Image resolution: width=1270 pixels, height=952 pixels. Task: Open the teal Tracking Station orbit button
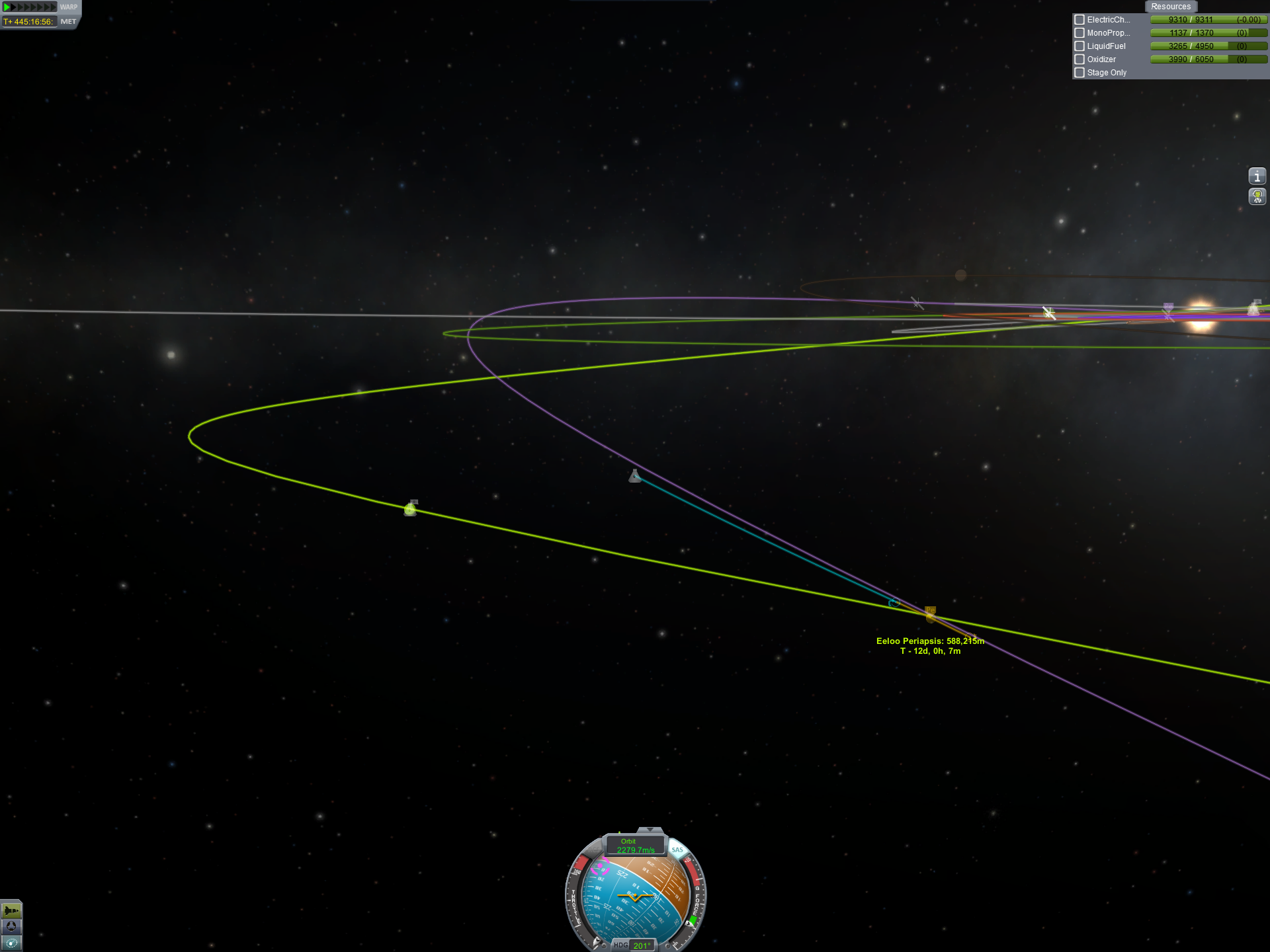pos(11,943)
